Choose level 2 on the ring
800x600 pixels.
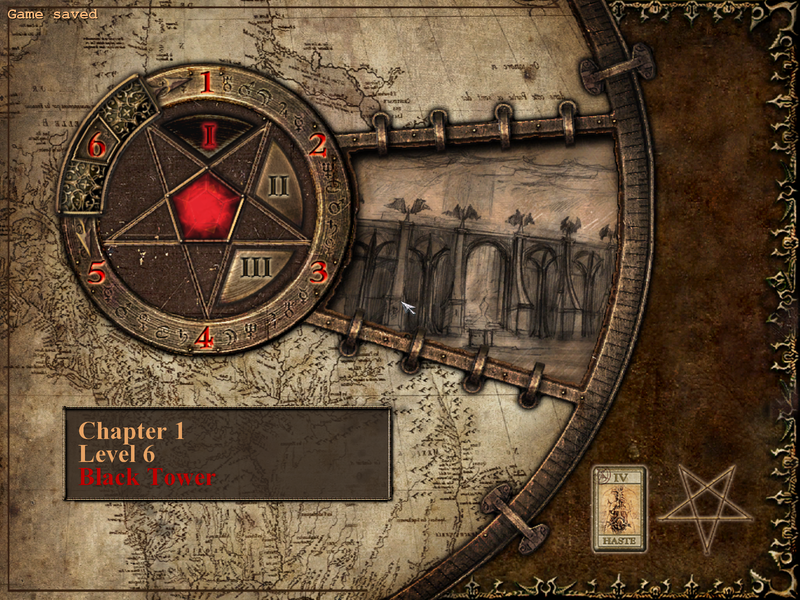click(x=317, y=146)
